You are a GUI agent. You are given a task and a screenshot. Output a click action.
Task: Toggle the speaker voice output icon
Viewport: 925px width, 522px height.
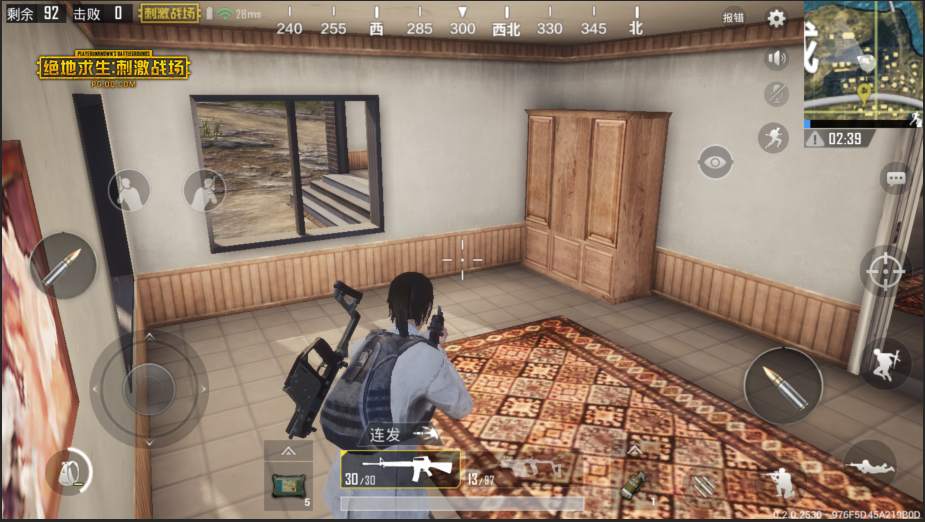776,58
